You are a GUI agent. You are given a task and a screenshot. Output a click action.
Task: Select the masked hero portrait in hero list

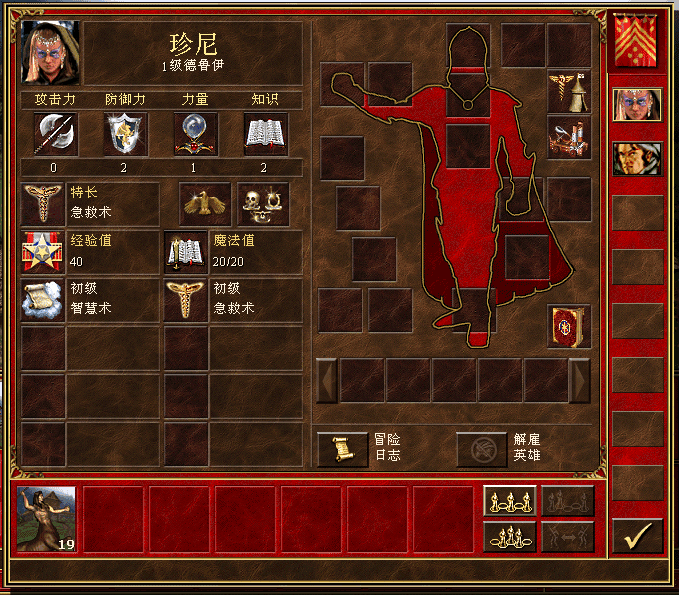637,105
